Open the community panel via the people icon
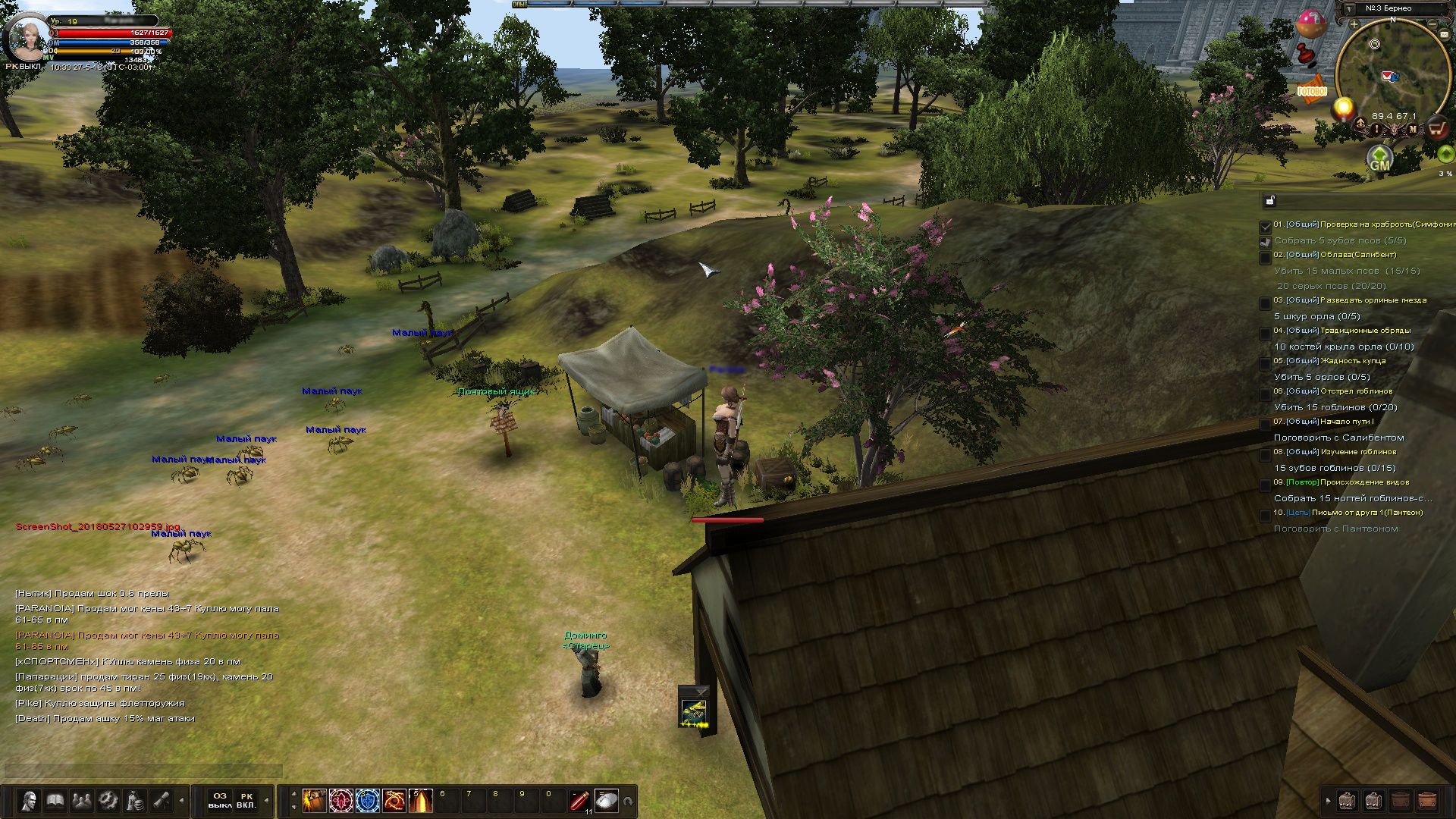 click(x=80, y=799)
